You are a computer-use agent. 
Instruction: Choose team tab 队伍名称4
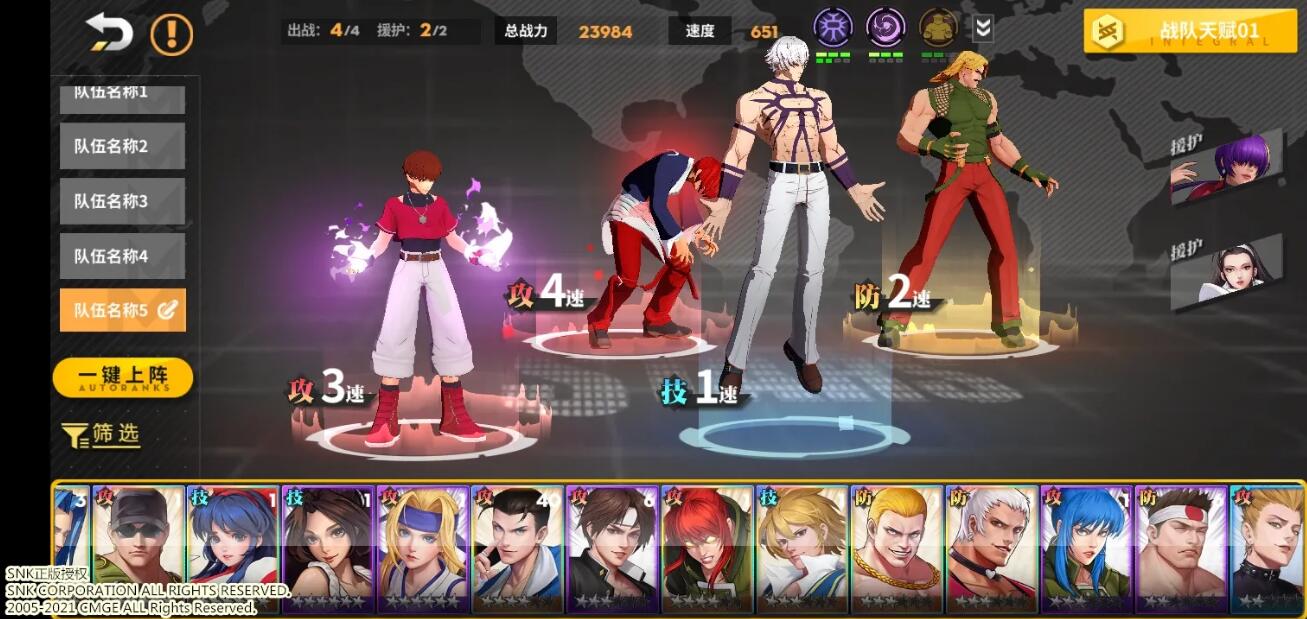point(122,256)
